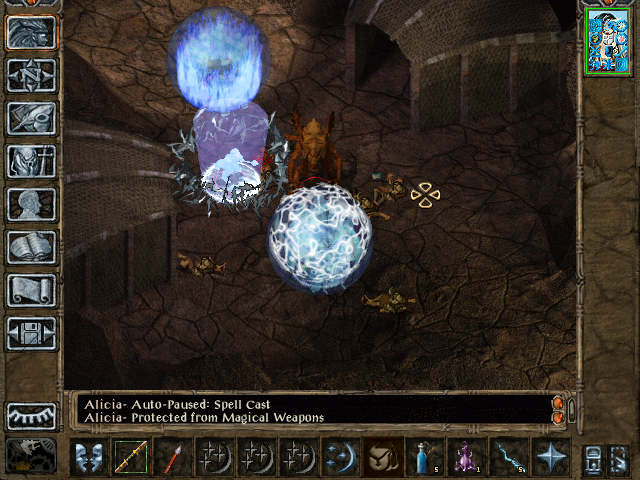Equip the quarterstaff weapon slot
640x480 pixels.
130,457
